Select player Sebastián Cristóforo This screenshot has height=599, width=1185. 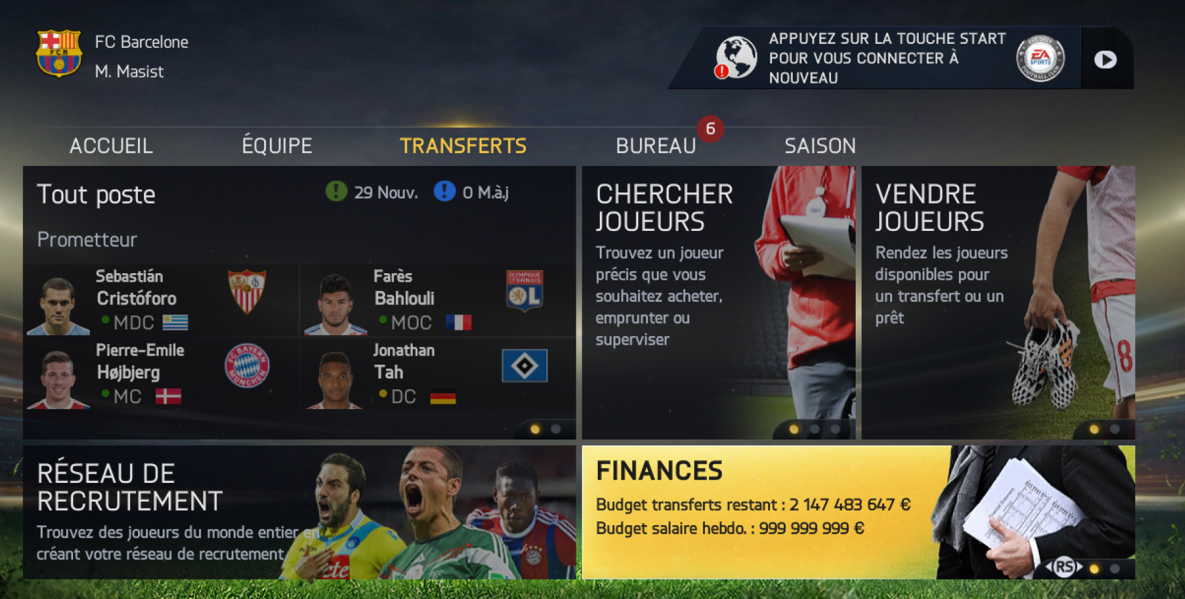(160, 300)
